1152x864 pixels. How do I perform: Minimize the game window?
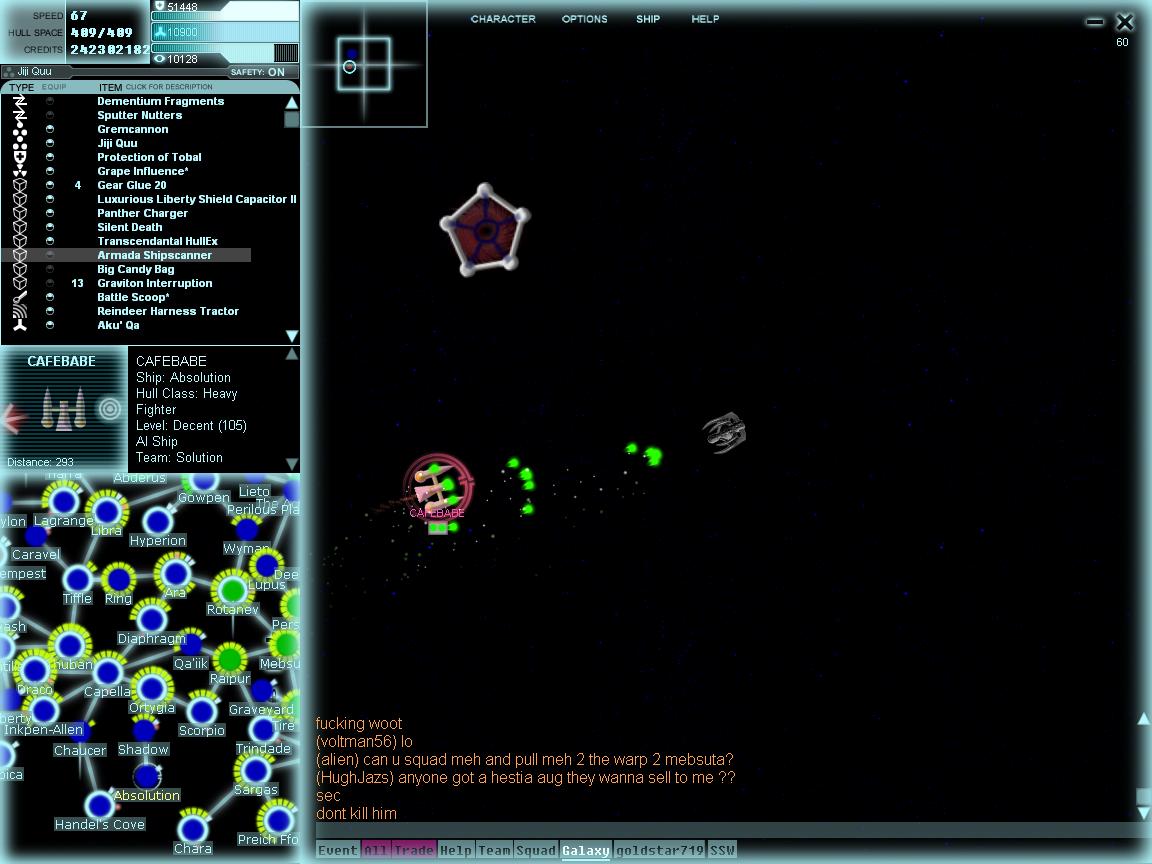(x=1095, y=22)
